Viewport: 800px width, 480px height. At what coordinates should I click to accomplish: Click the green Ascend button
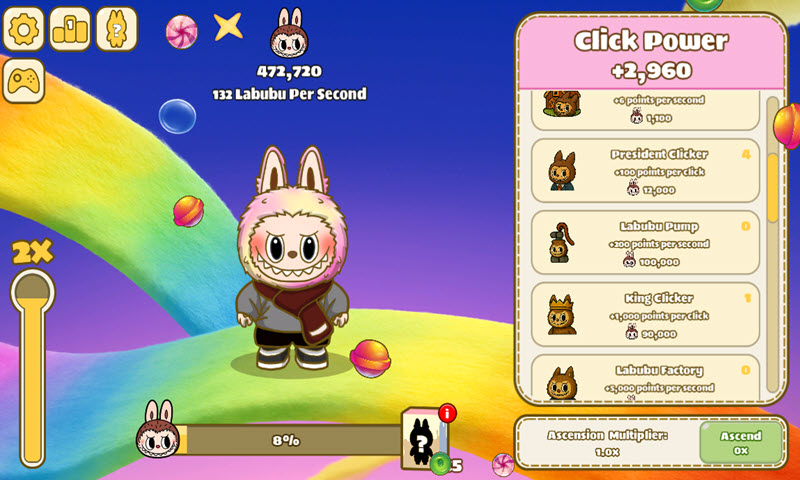click(740, 441)
